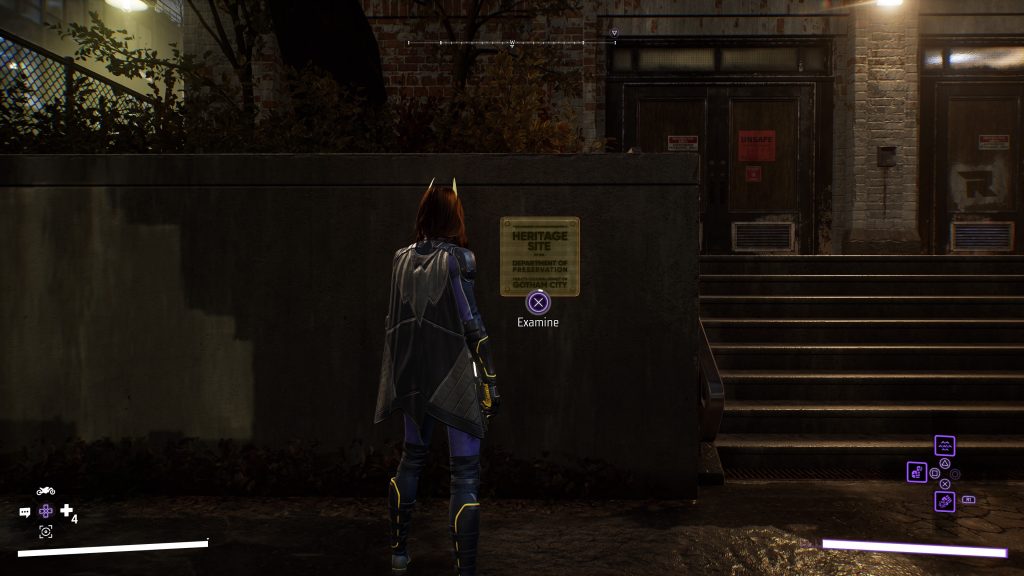This screenshot has width=1024, height=576.
Task: Use the health pack plus icon
Action: [x=66, y=511]
